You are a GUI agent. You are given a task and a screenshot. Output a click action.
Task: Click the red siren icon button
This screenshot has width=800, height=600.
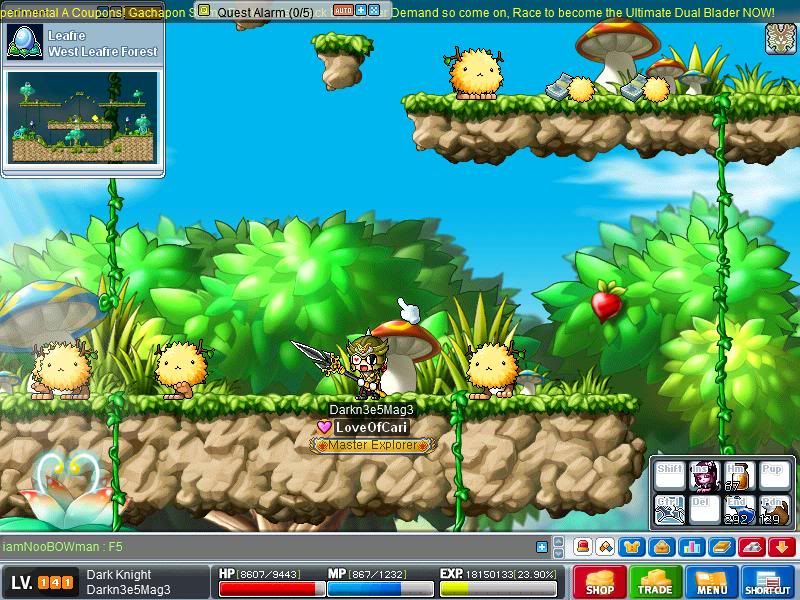coord(582,547)
